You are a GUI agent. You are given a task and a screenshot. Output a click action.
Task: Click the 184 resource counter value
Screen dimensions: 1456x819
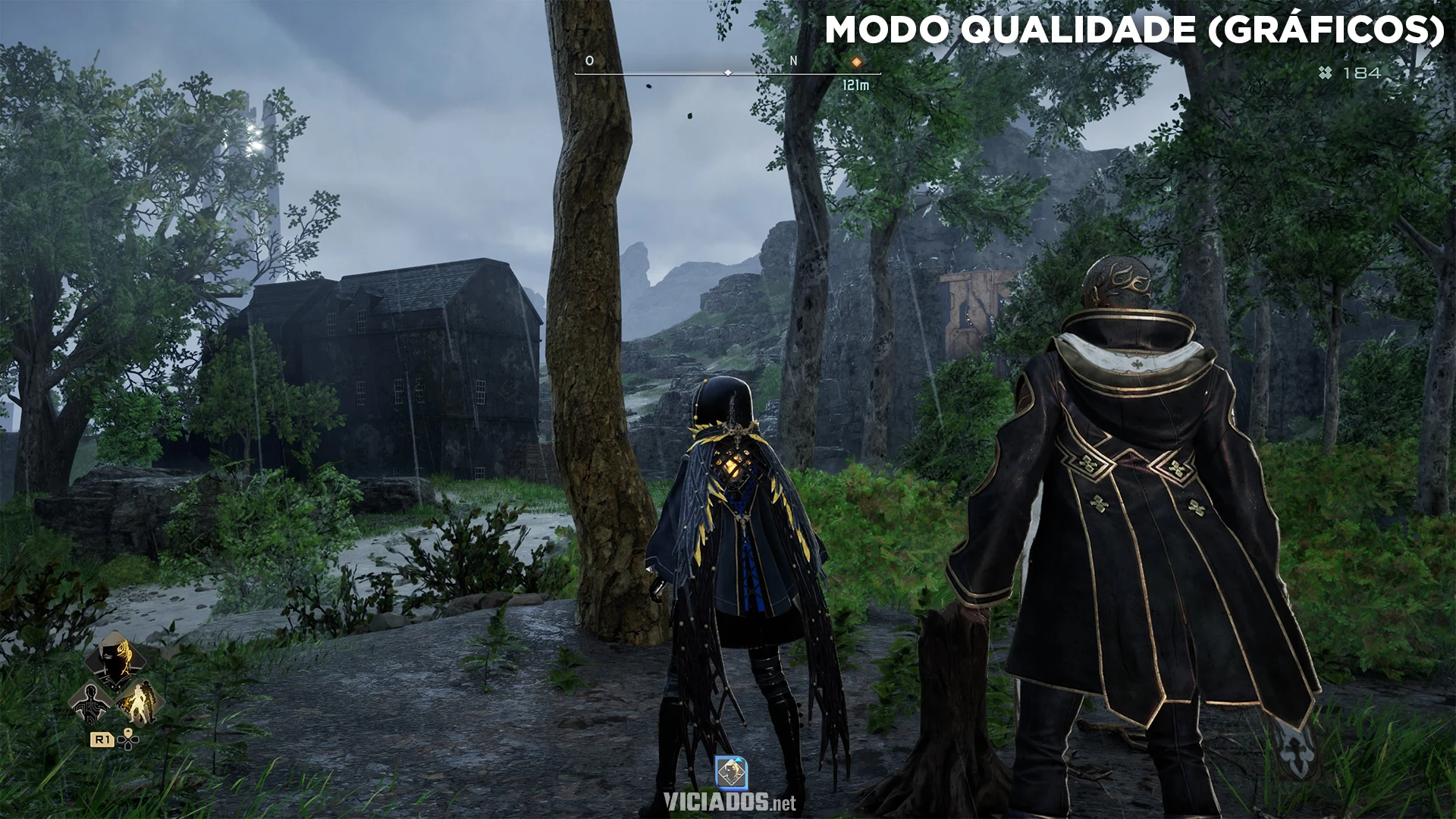(1363, 73)
